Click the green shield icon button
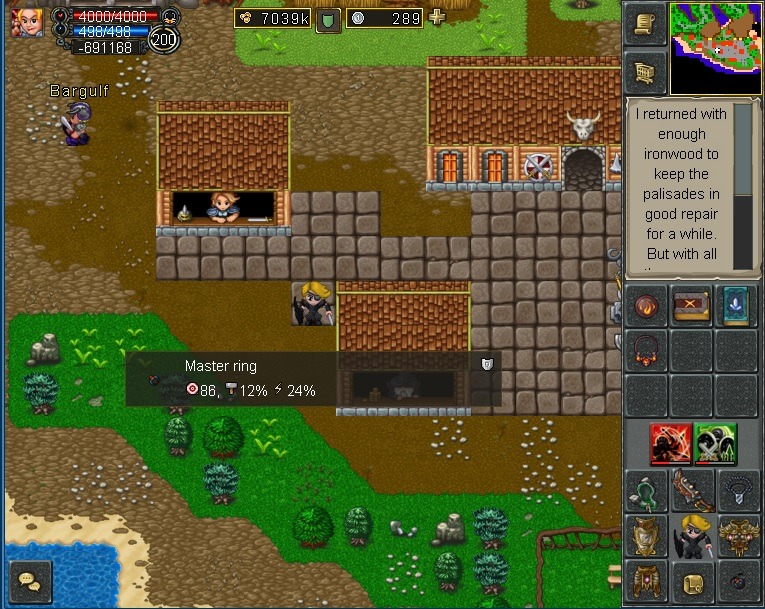This screenshot has height=609, width=765. point(329,19)
